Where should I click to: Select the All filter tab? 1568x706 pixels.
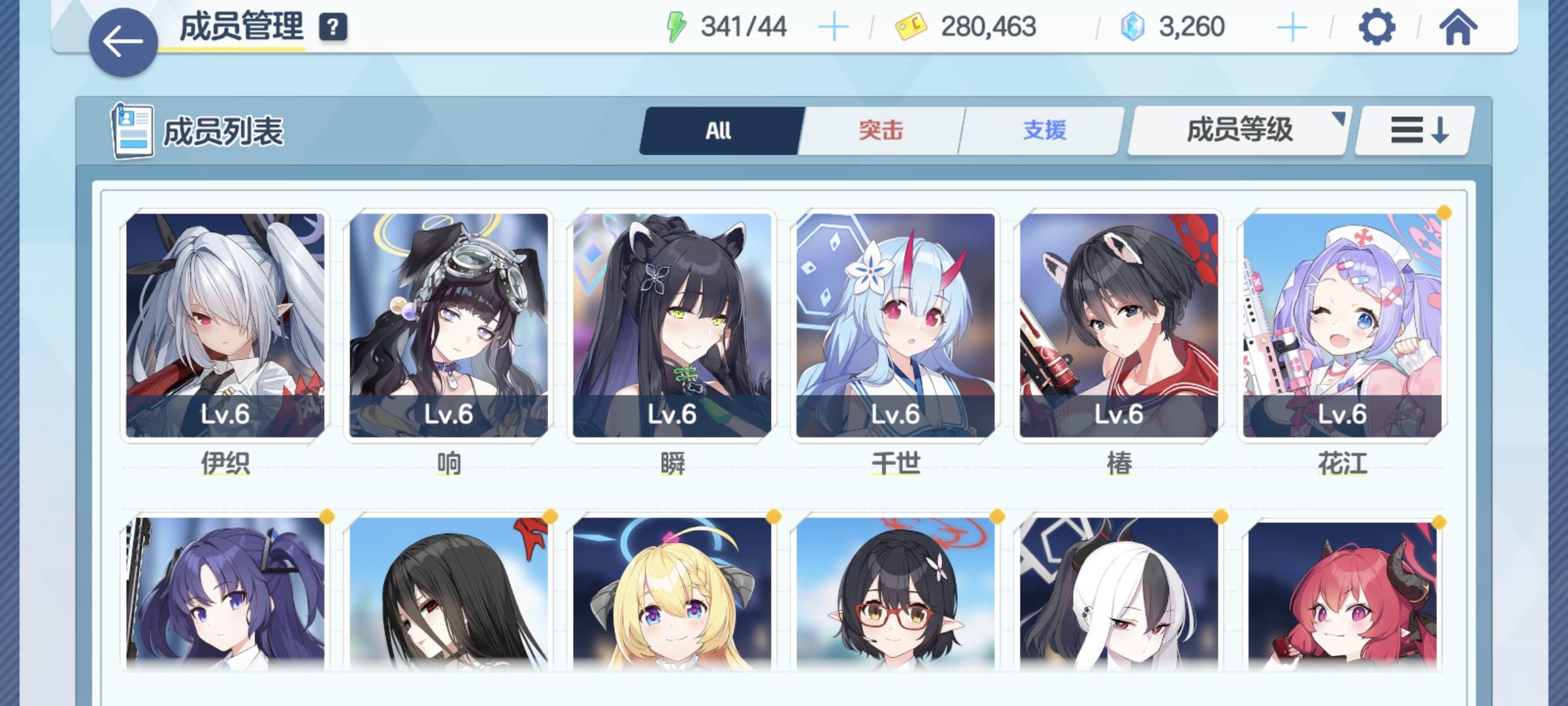pyautogui.click(x=719, y=130)
